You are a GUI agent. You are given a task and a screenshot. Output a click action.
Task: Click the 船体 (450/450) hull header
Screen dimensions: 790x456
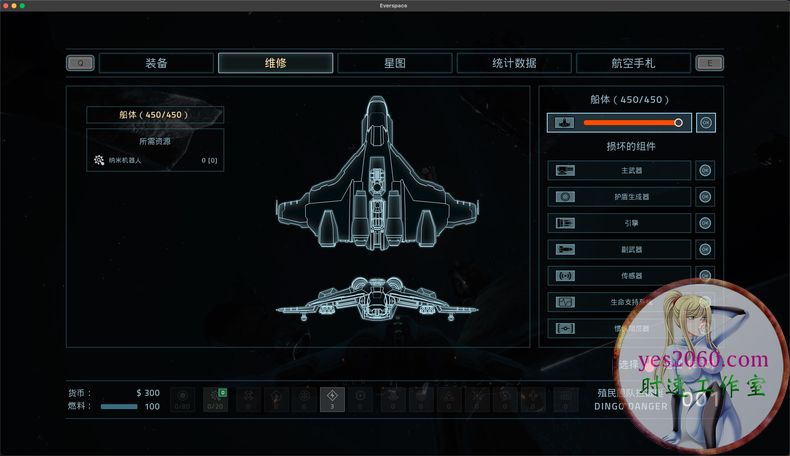tap(154, 115)
